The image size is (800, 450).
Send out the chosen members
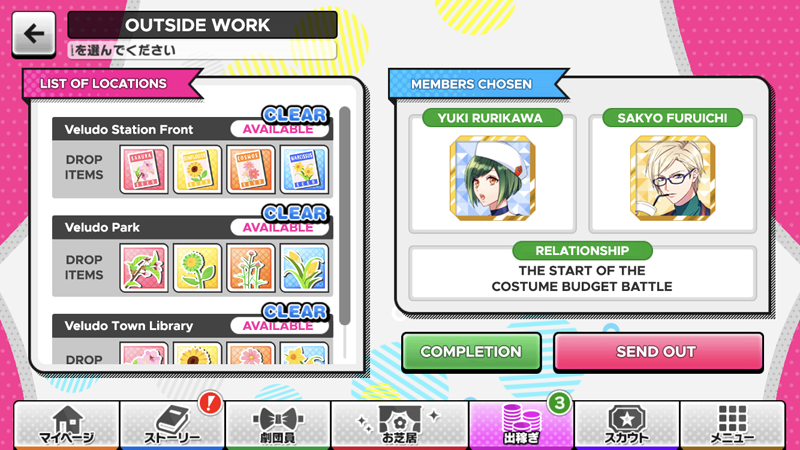pos(656,352)
